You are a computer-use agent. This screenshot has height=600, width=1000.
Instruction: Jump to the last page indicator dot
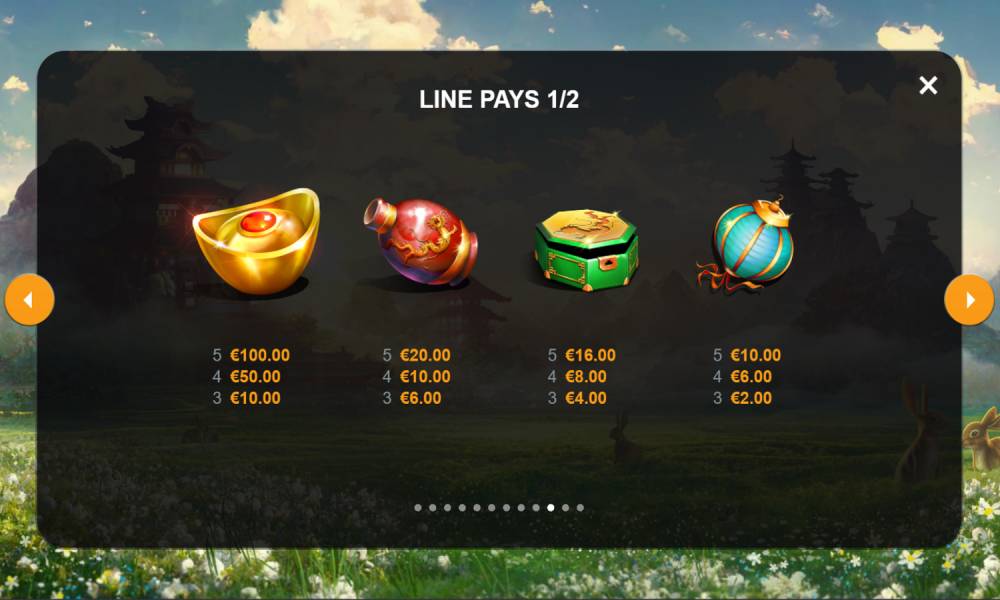coord(580,508)
